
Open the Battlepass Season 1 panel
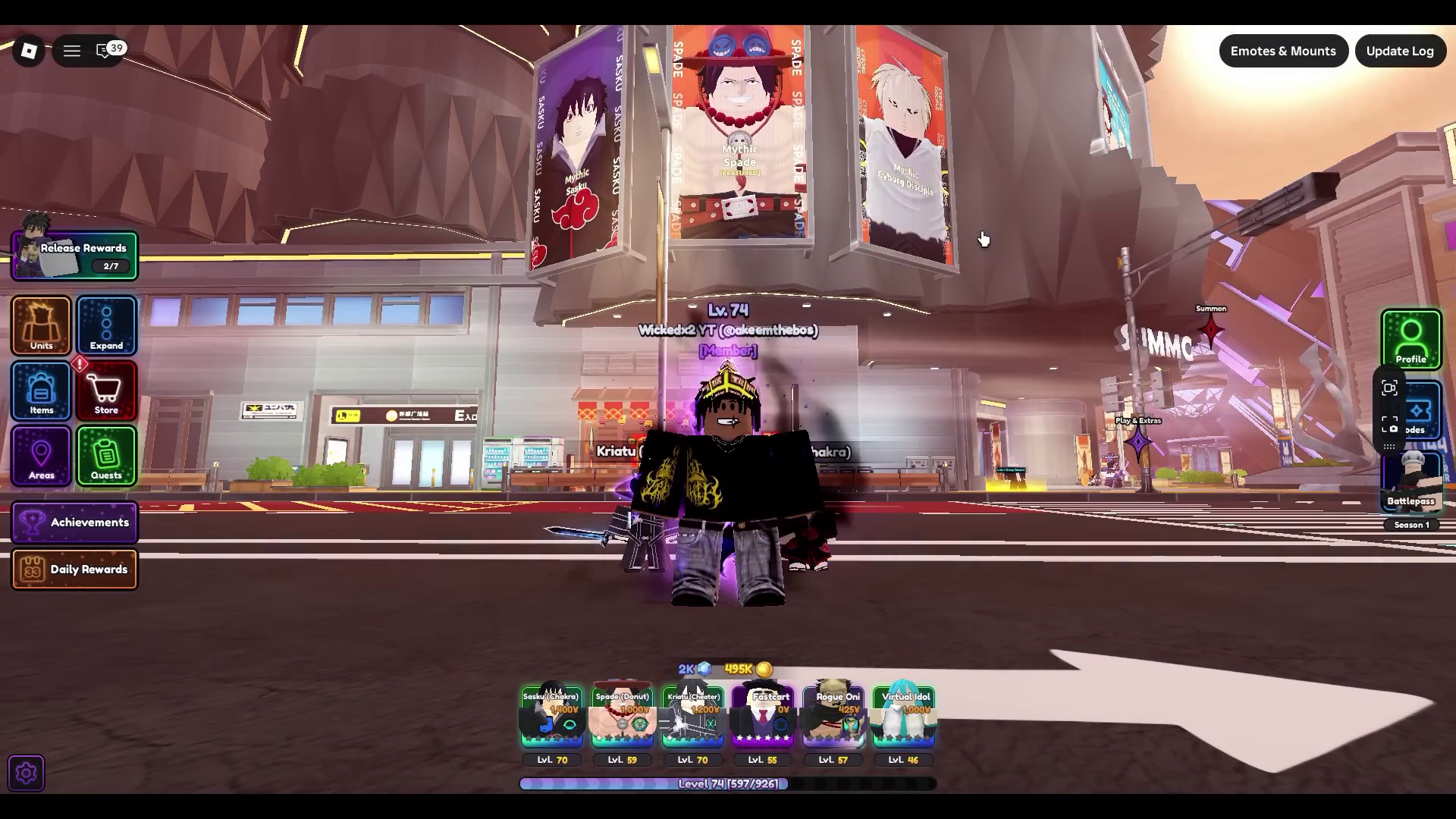click(x=1411, y=484)
